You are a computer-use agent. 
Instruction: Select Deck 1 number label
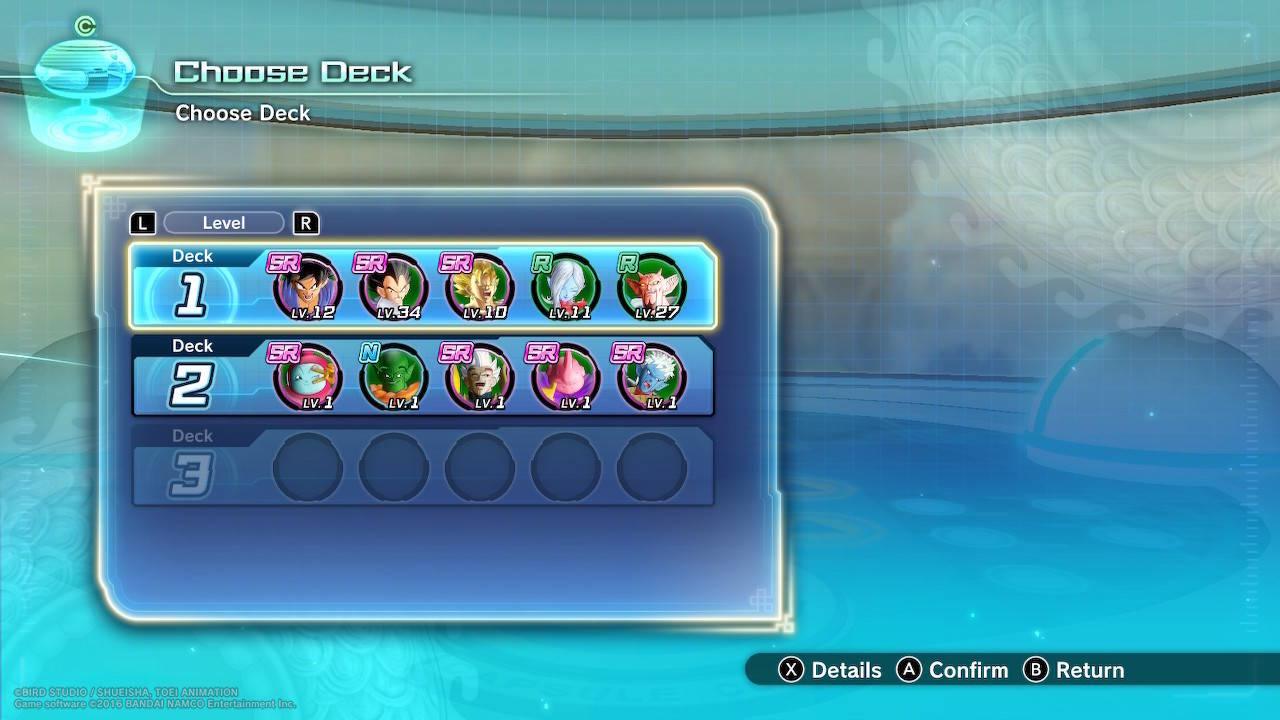click(190, 295)
